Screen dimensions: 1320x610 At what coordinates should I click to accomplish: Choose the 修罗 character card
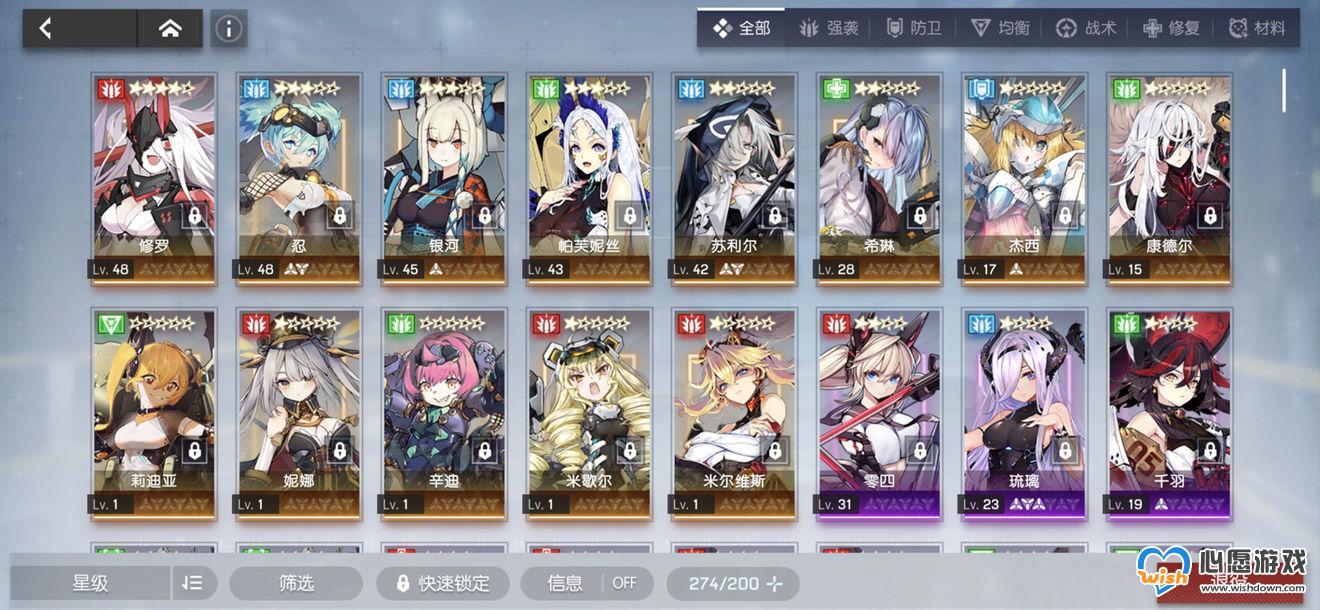[x=155, y=175]
